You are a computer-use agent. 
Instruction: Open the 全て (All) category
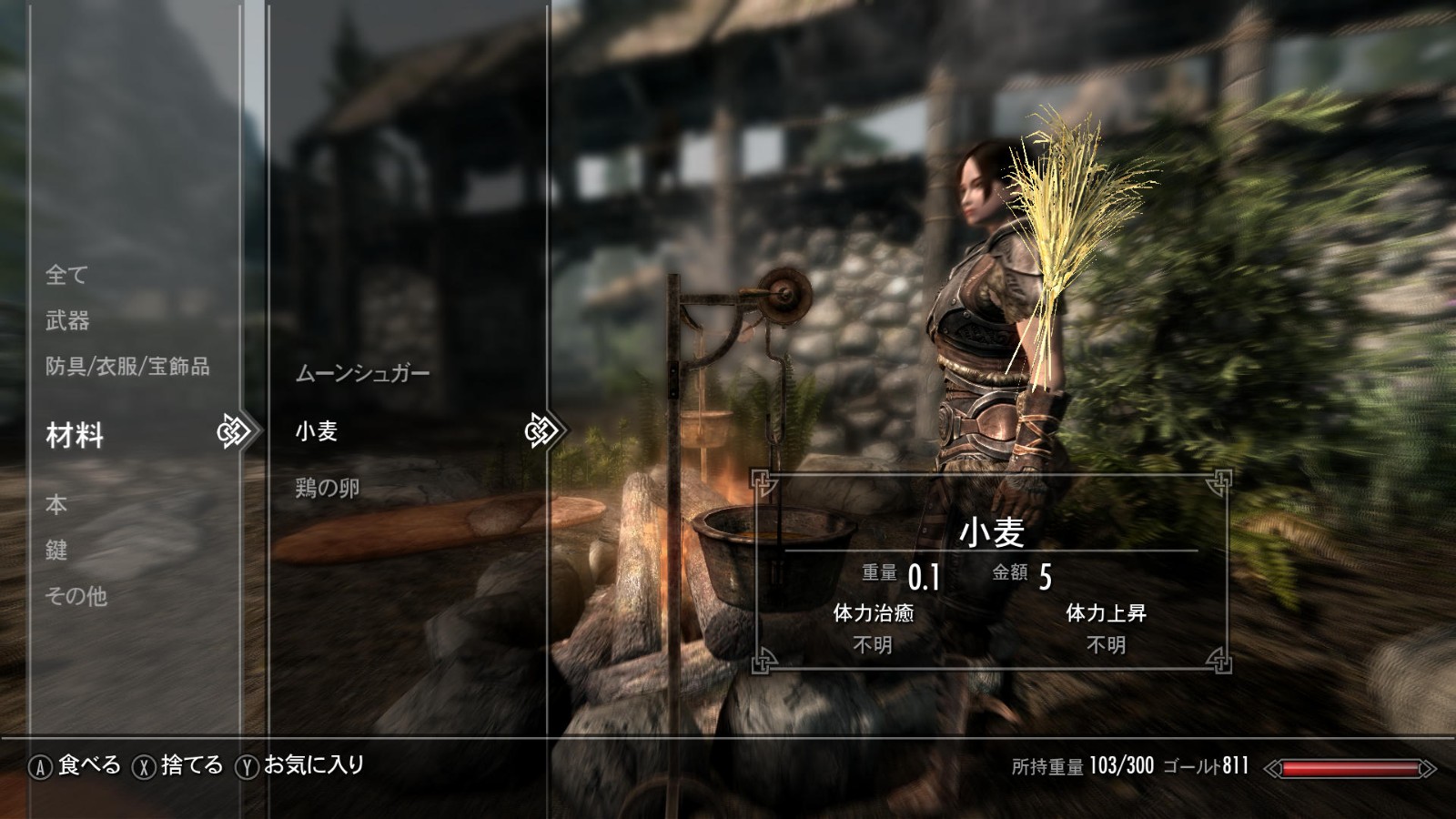click(66, 274)
